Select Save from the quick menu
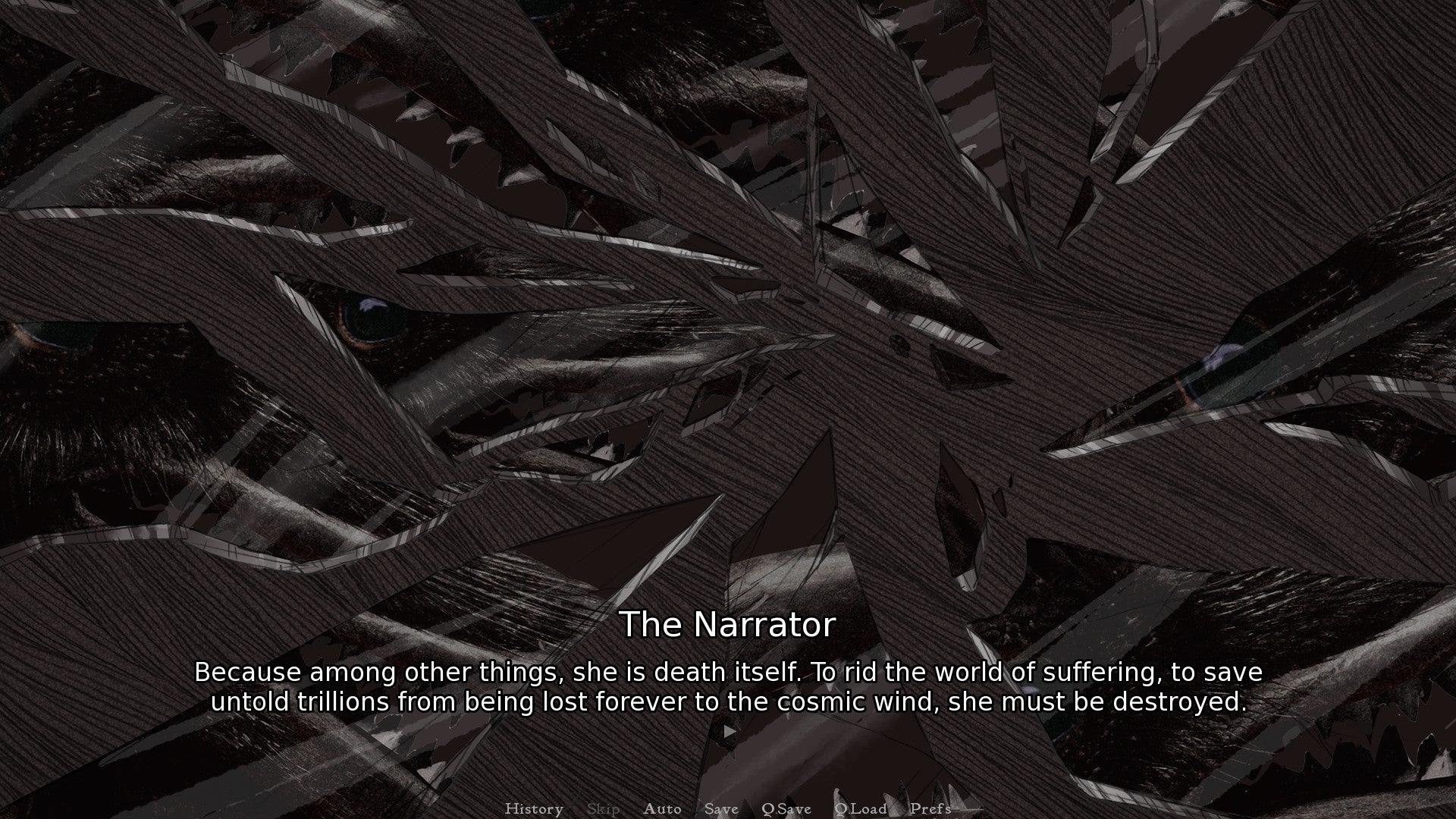 (720, 808)
